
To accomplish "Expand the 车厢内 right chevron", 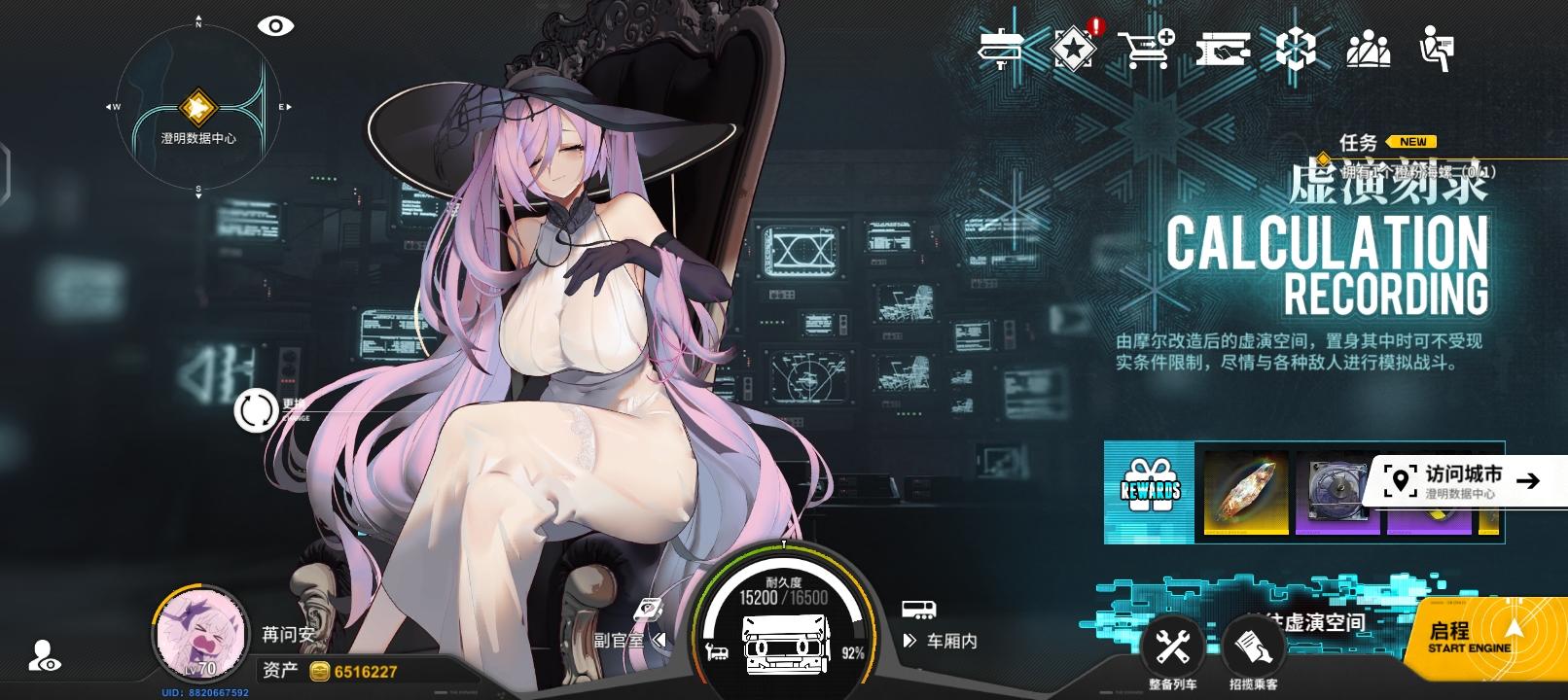I will click(909, 641).
